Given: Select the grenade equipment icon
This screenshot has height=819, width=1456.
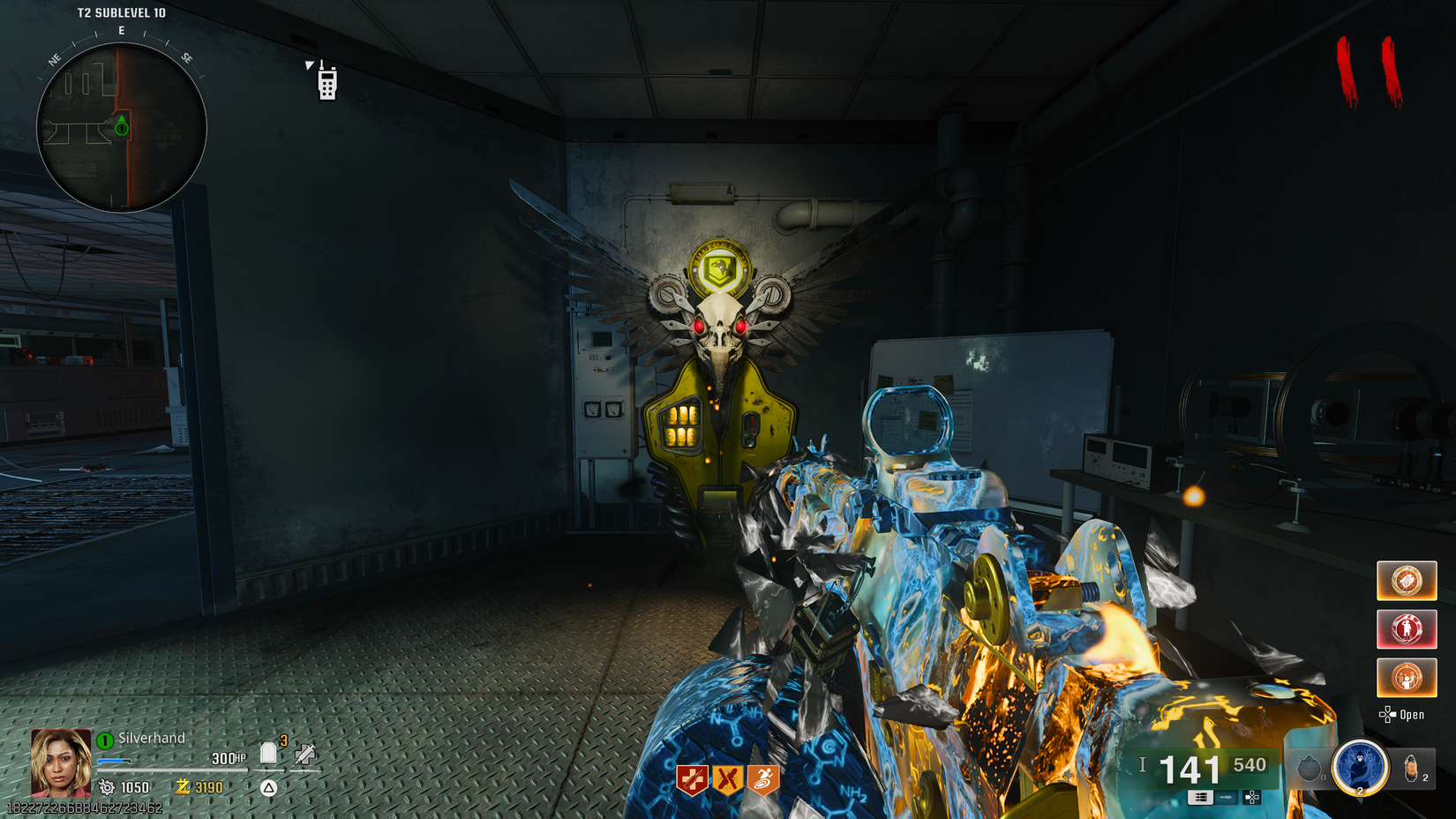Looking at the screenshot, I should [x=1310, y=767].
